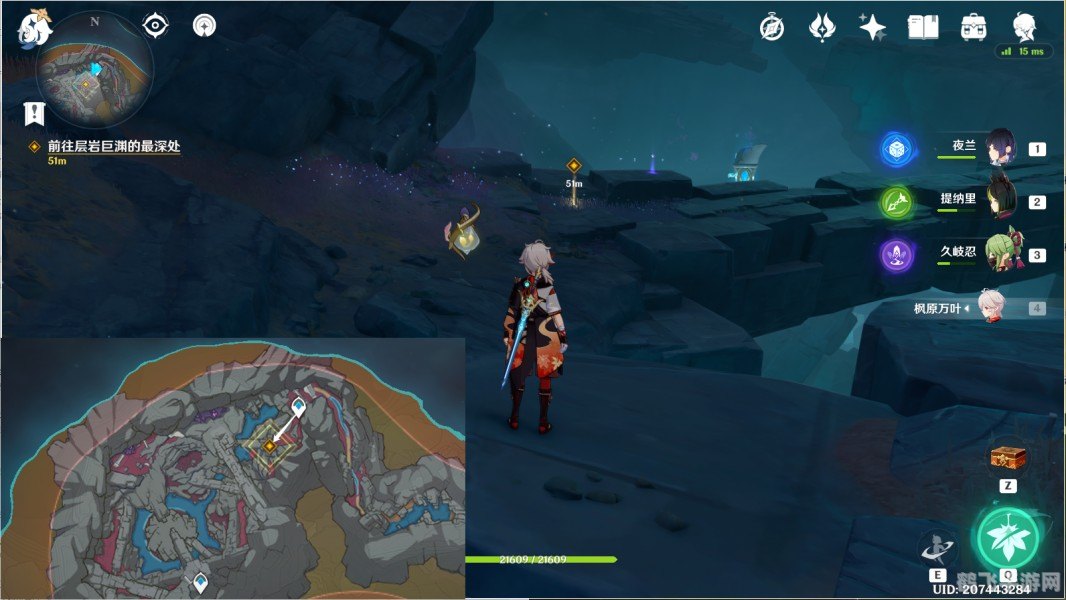The height and width of the screenshot is (600, 1066).
Task: Open the character screen head icon
Action: tap(1024, 26)
